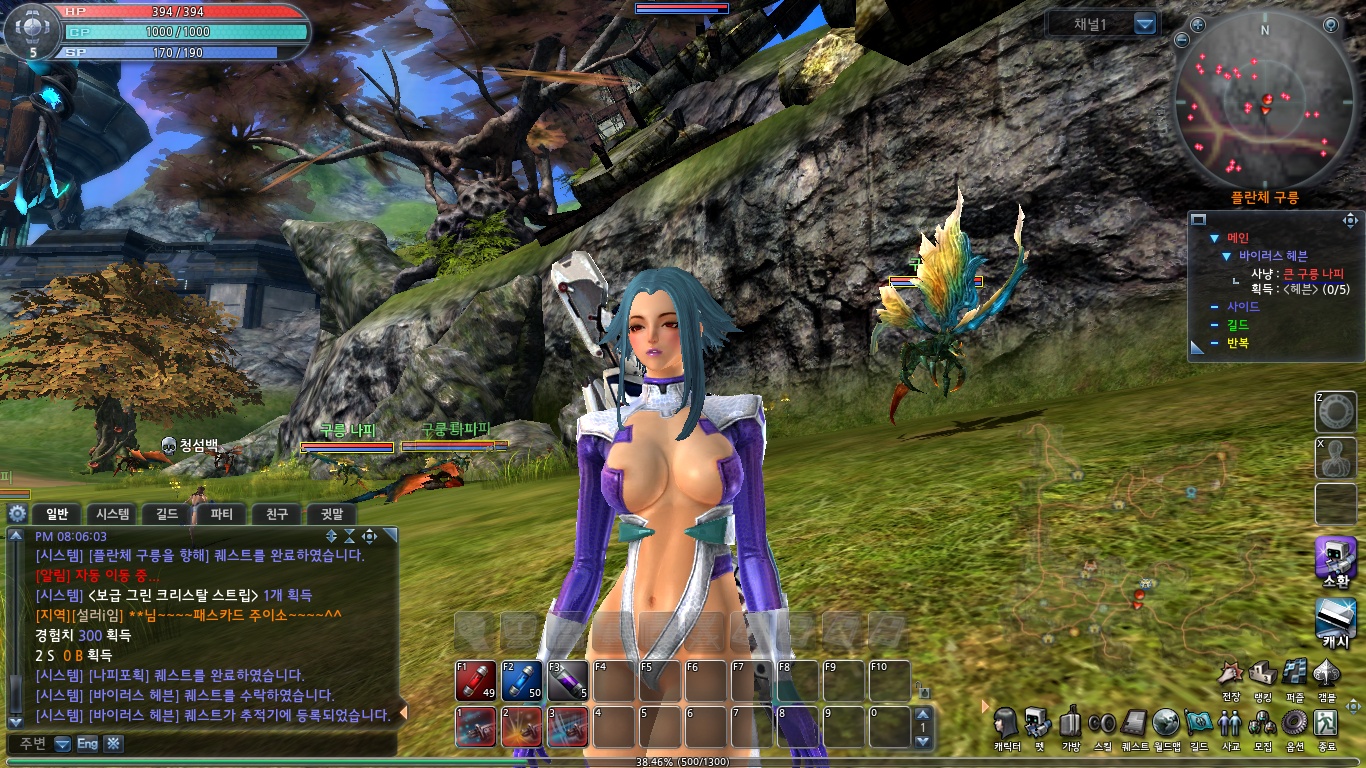
Task: Open the 랭킹 ranking podium icon
Action: (x=1262, y=673)
